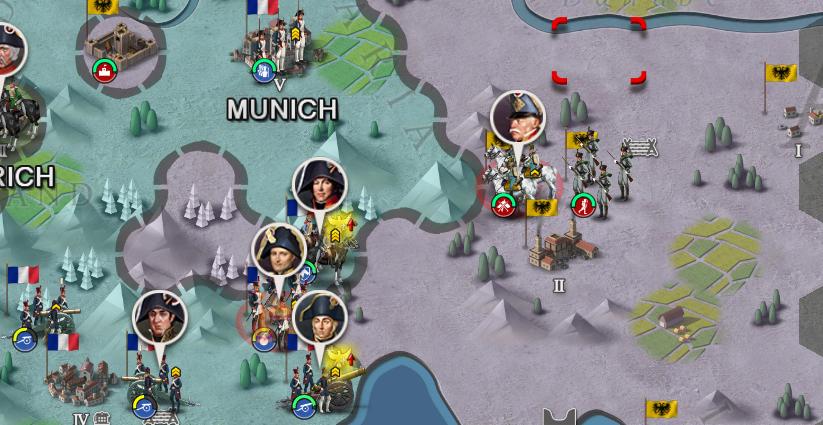Click the tile highlighted by red brackets
Image resolution: width=823 pixels, height=425 pixels.
click(598, 50)
